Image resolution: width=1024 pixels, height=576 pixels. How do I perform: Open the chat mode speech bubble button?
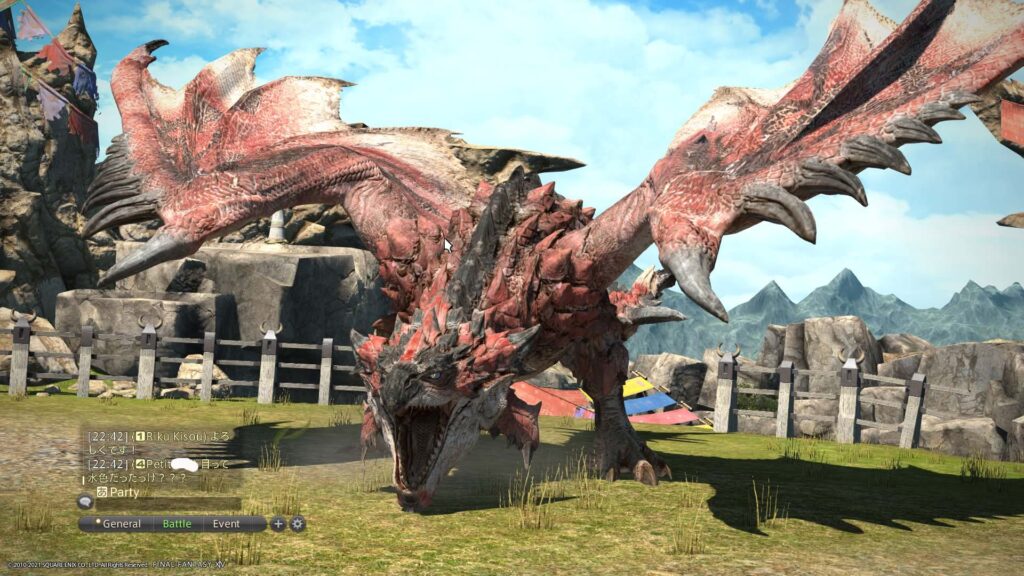pos(85,502)
